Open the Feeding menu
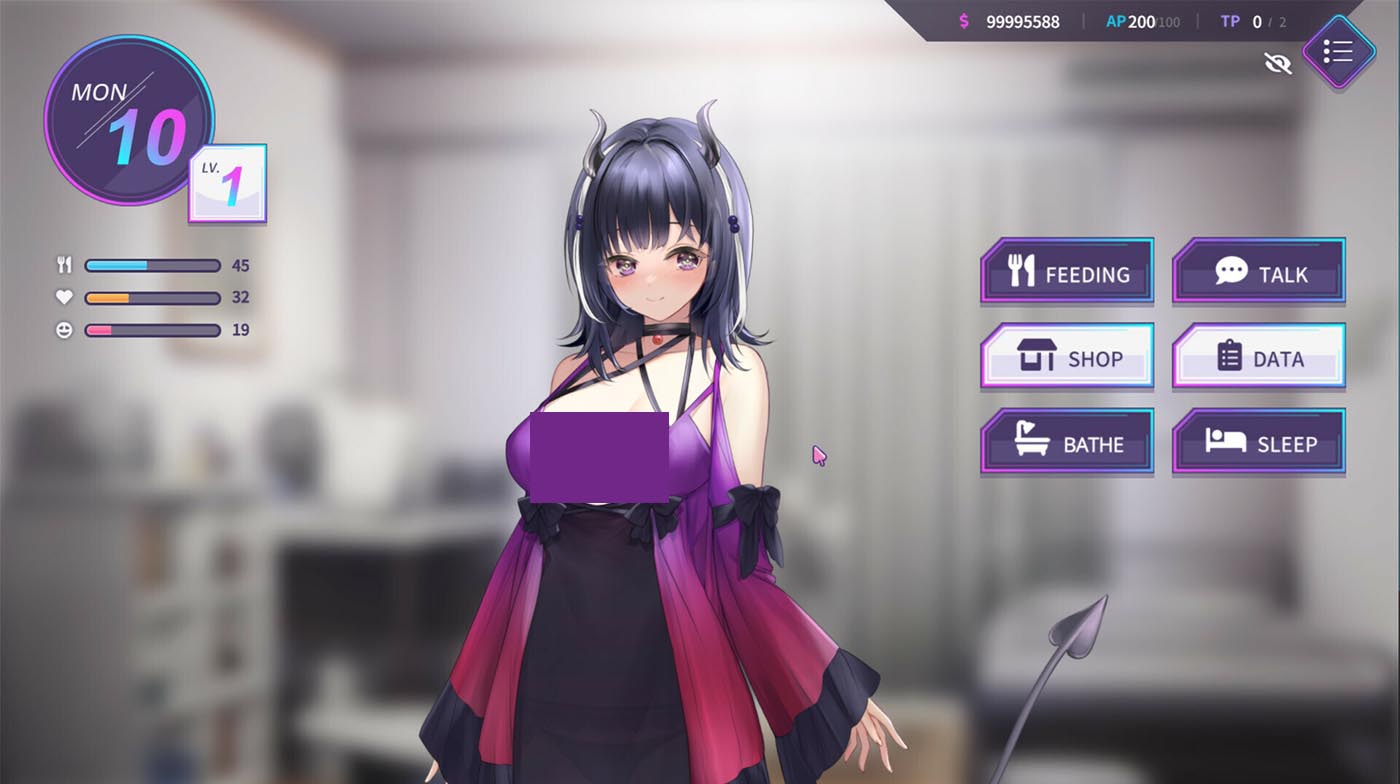 (1067, 271)
